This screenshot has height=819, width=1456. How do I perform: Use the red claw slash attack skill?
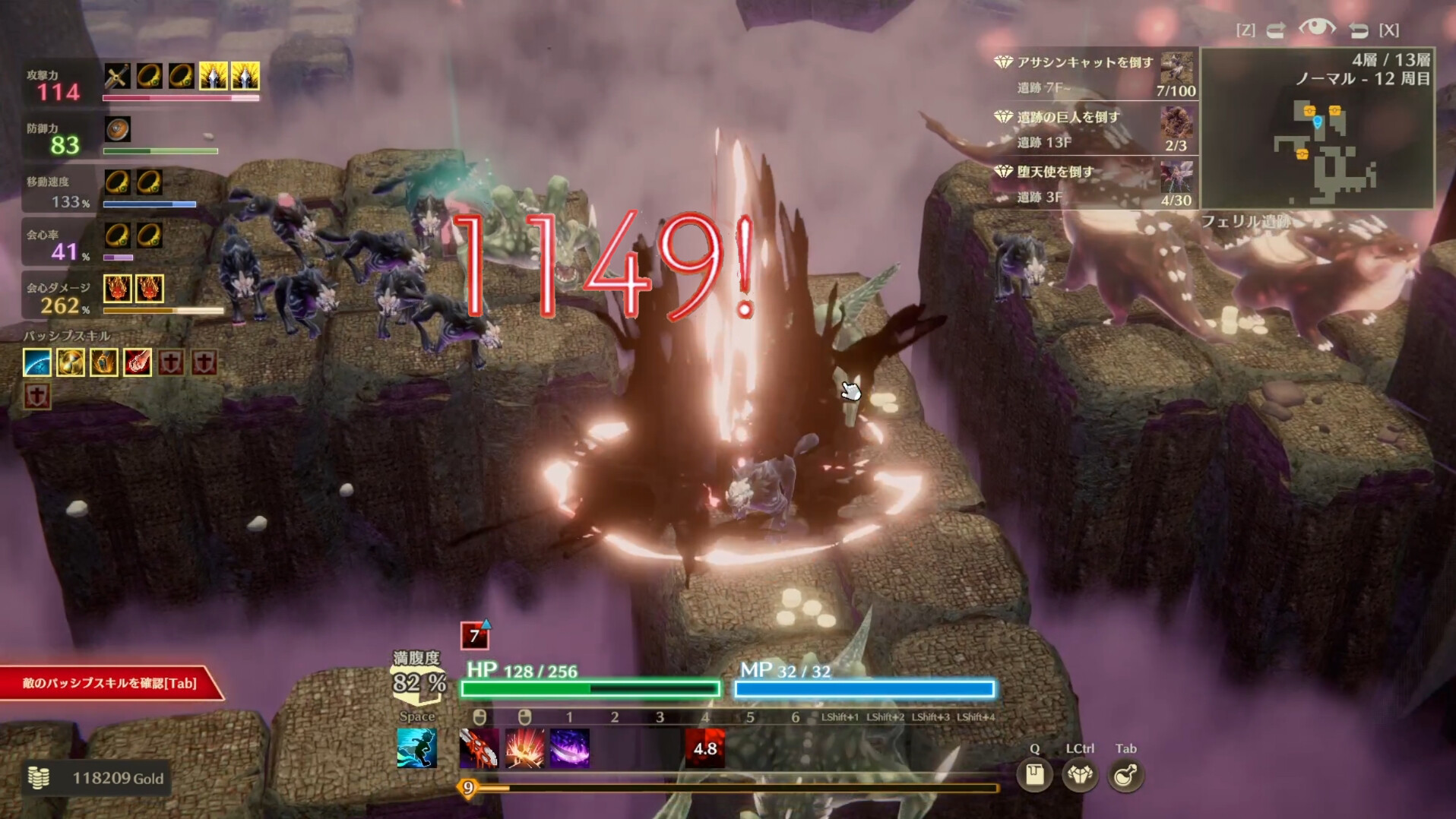click(x=479, y=748)
